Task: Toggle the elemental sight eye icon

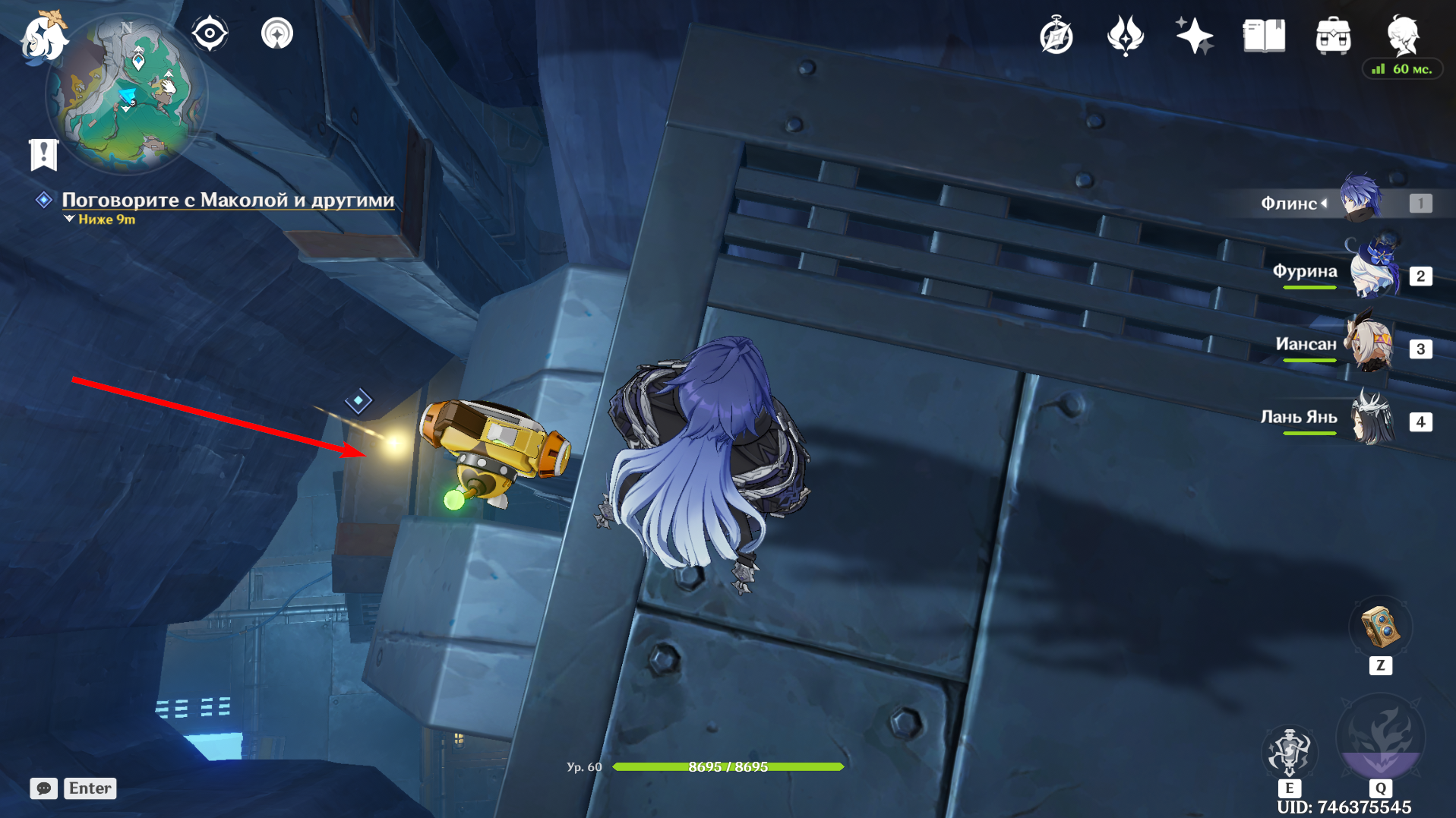Action: click(210, 34)
